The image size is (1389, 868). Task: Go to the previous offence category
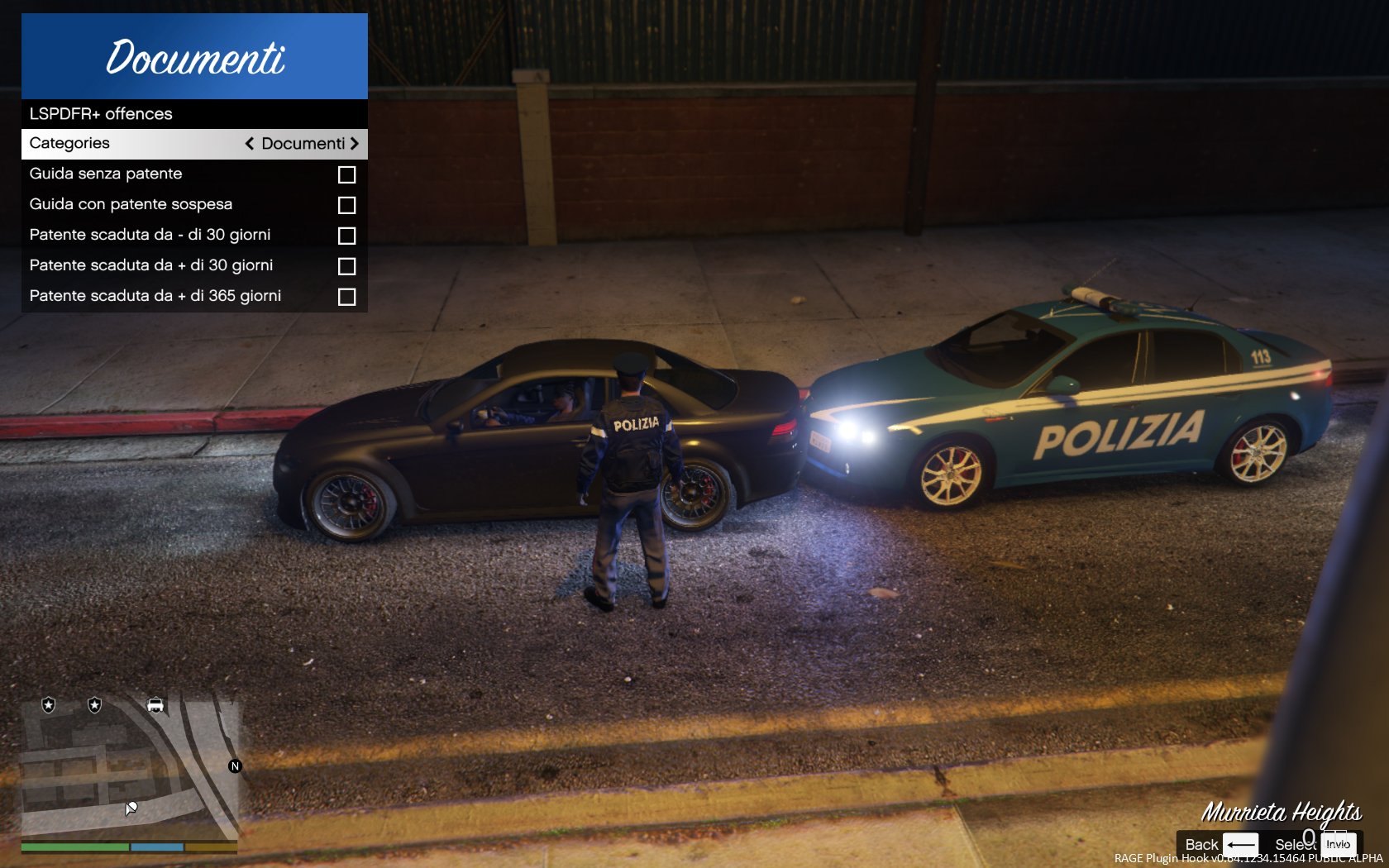[x=249, y=144]
